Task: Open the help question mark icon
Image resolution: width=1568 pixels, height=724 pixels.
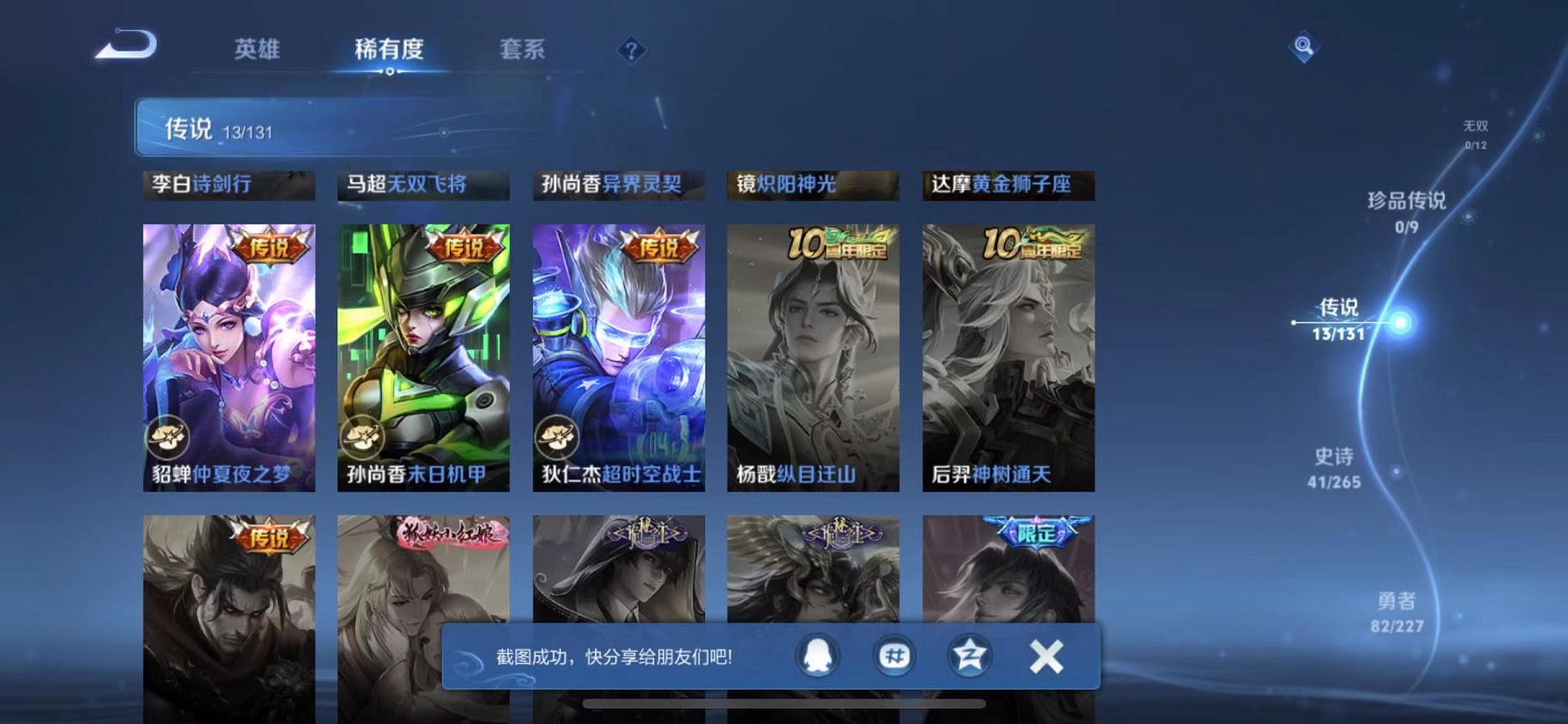Action: pyautogui.click(x=630, y=51)
